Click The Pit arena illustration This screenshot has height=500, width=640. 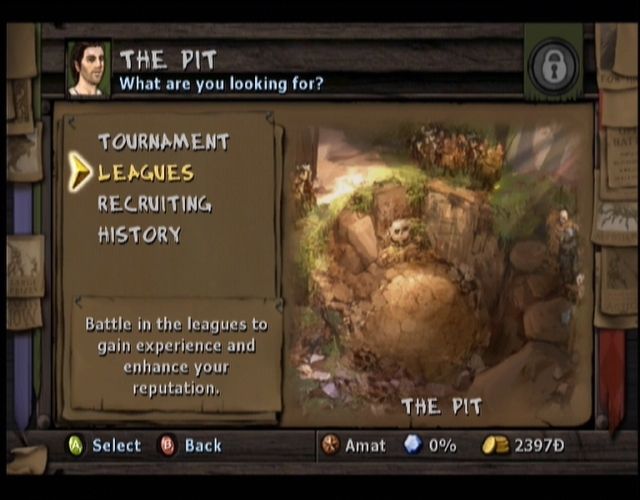coord(437,270)
